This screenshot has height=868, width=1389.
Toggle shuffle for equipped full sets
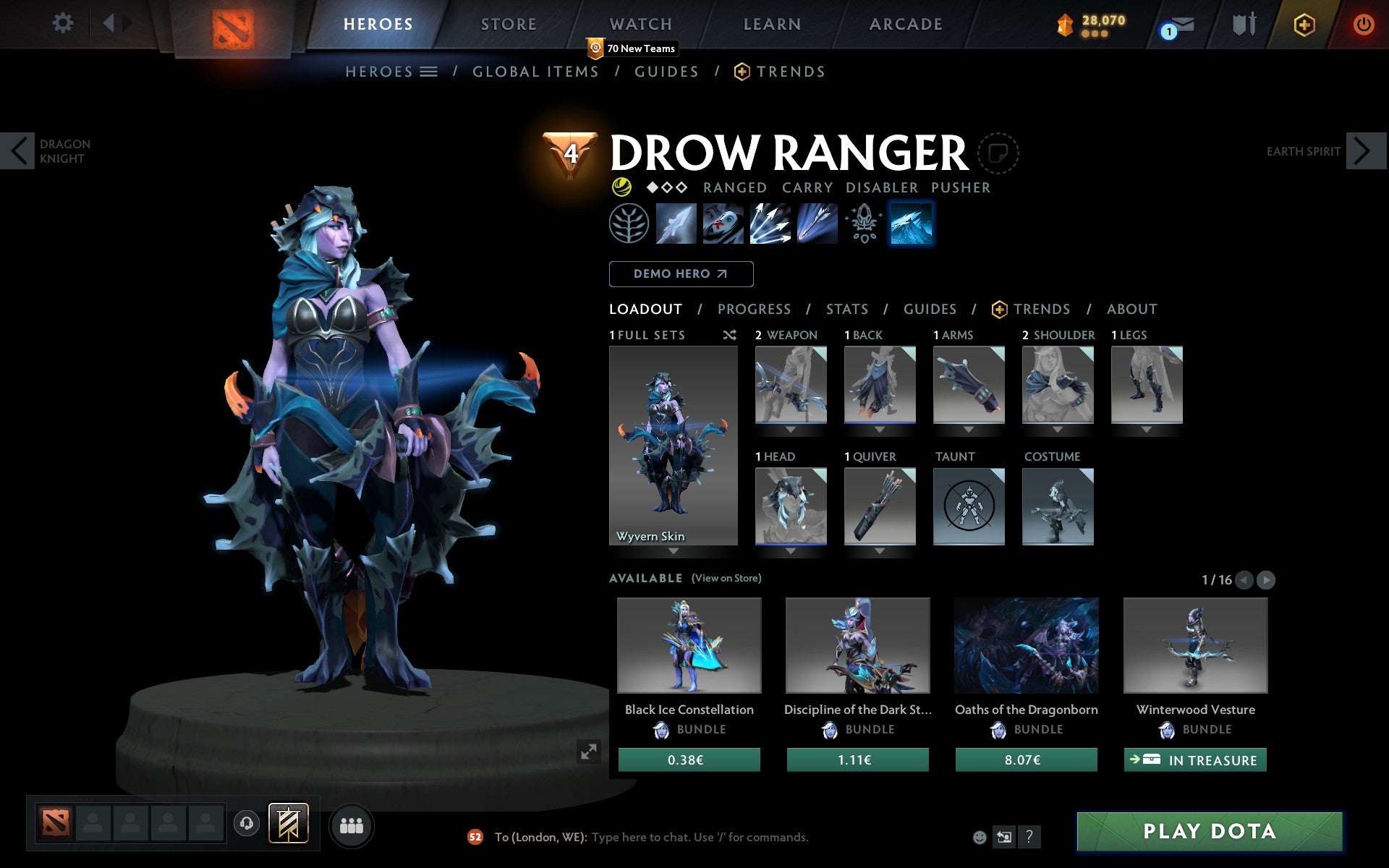pyautogui.click(x=729, y=335)
